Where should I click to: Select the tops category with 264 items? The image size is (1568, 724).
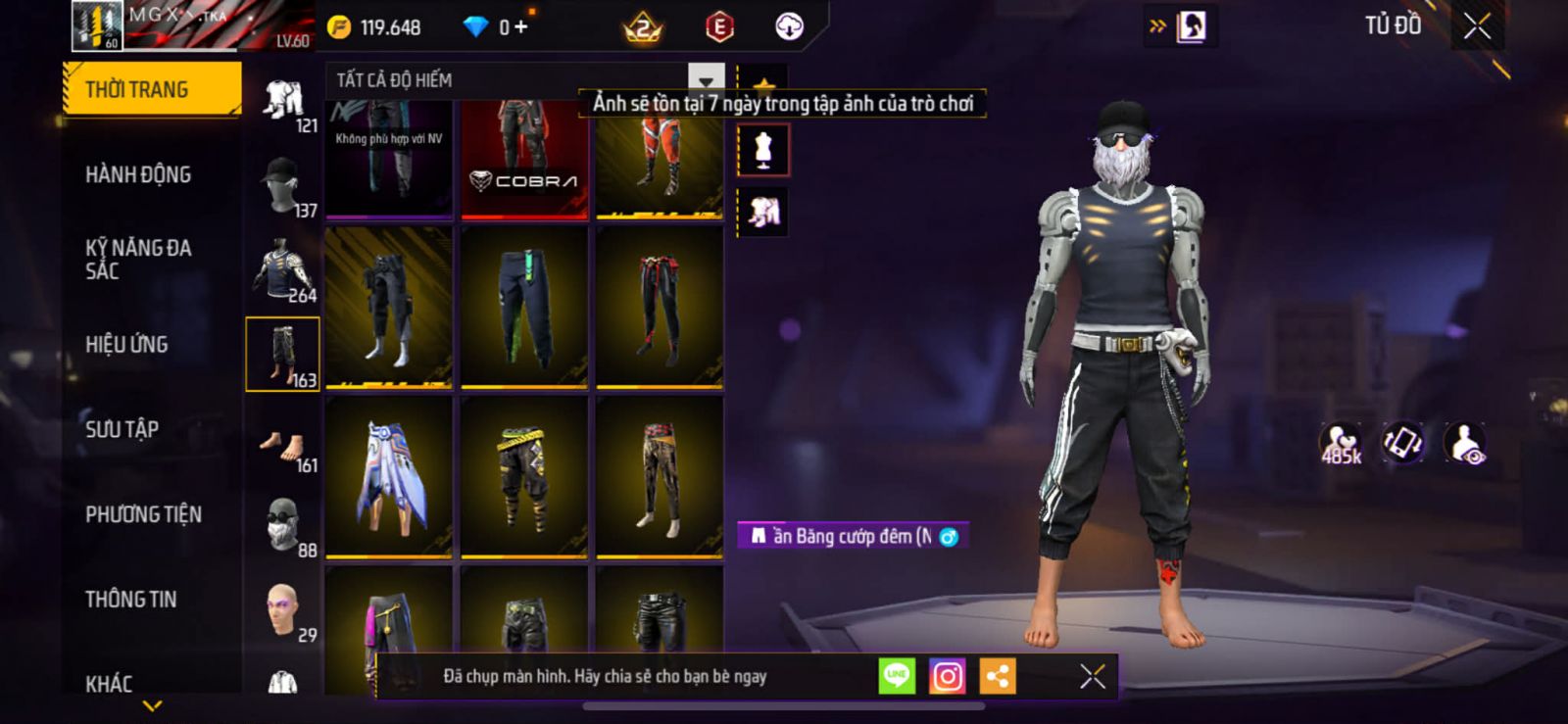click(284, 270)
